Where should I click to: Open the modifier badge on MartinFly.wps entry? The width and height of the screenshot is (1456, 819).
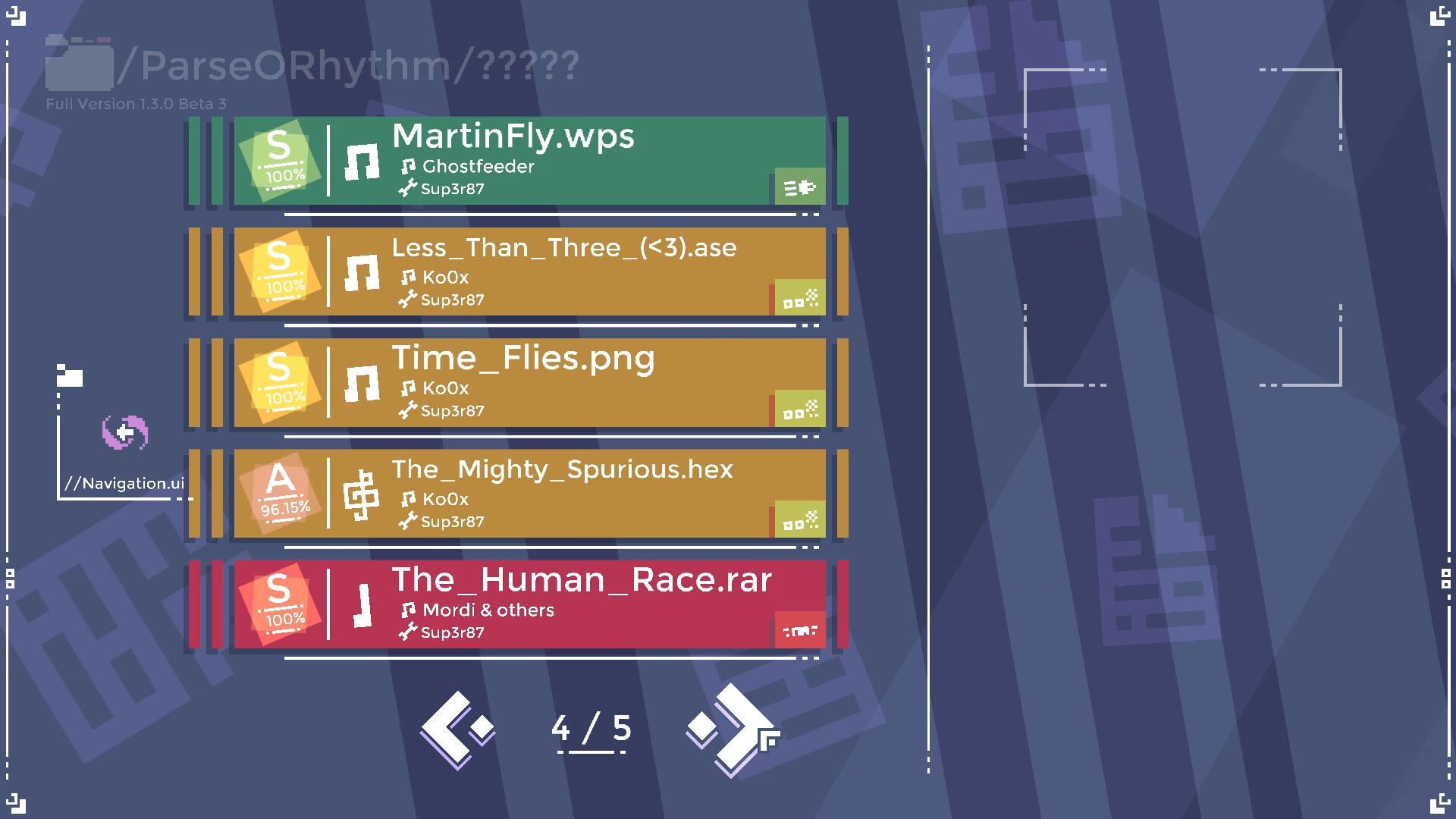(800, 184)
